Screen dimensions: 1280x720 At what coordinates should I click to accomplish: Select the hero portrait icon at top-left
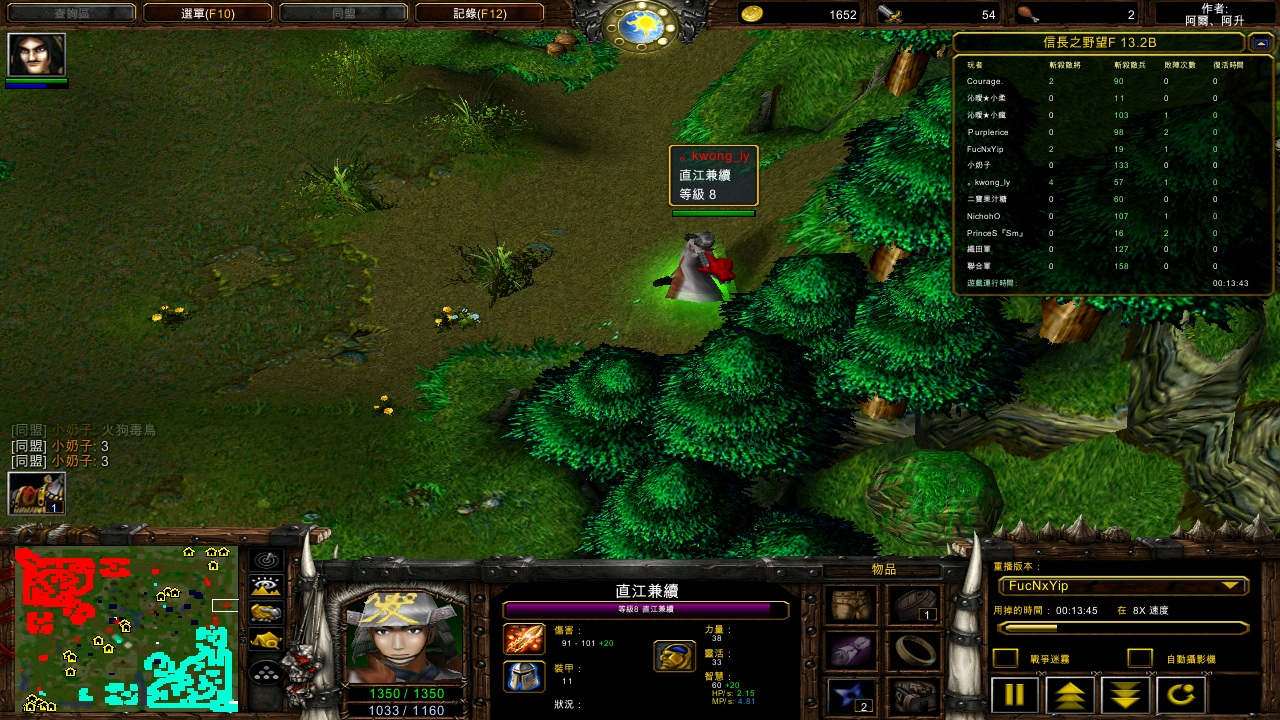point(37,55)
